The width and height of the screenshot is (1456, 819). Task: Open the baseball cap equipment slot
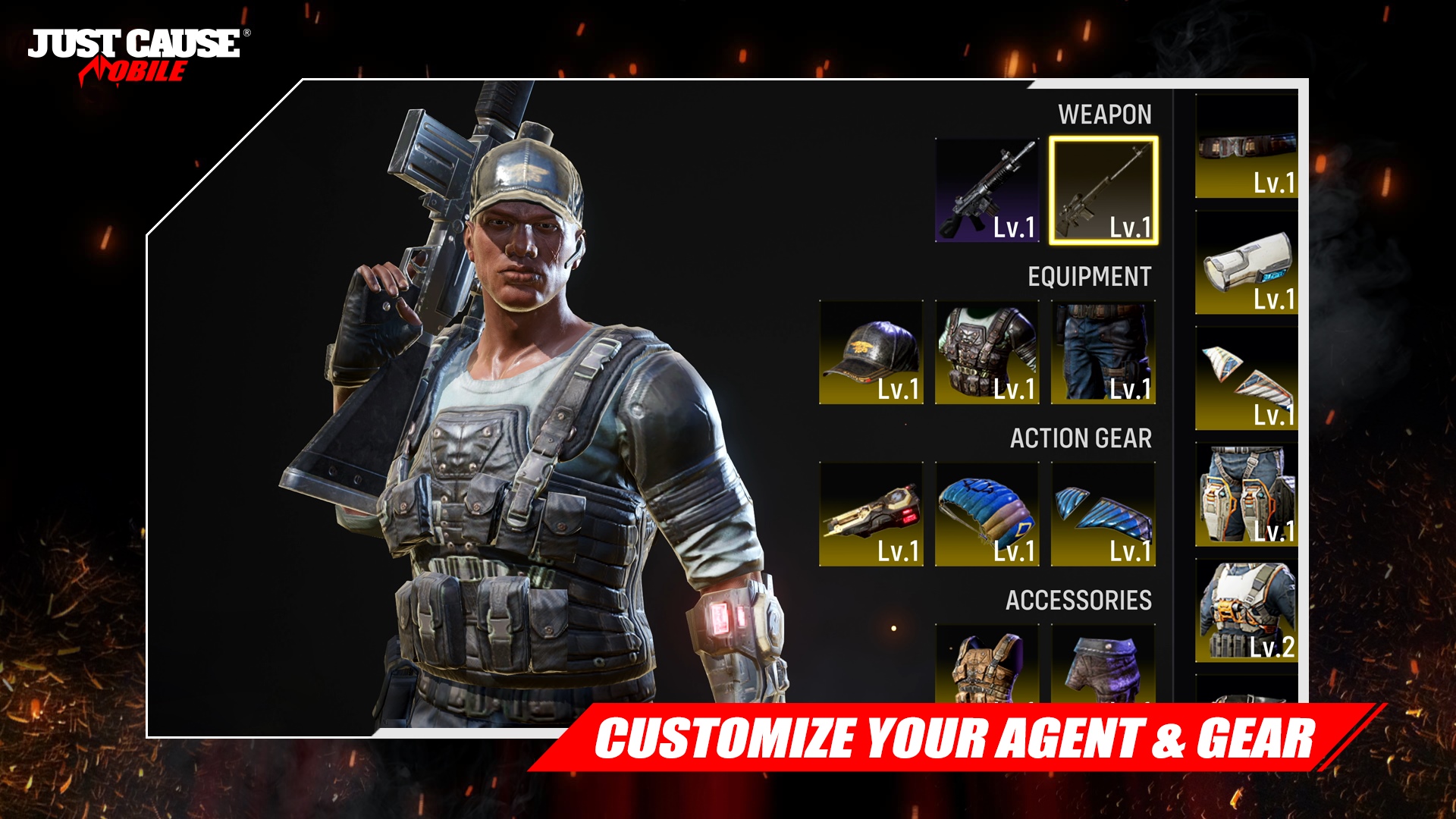click(871, 353)
